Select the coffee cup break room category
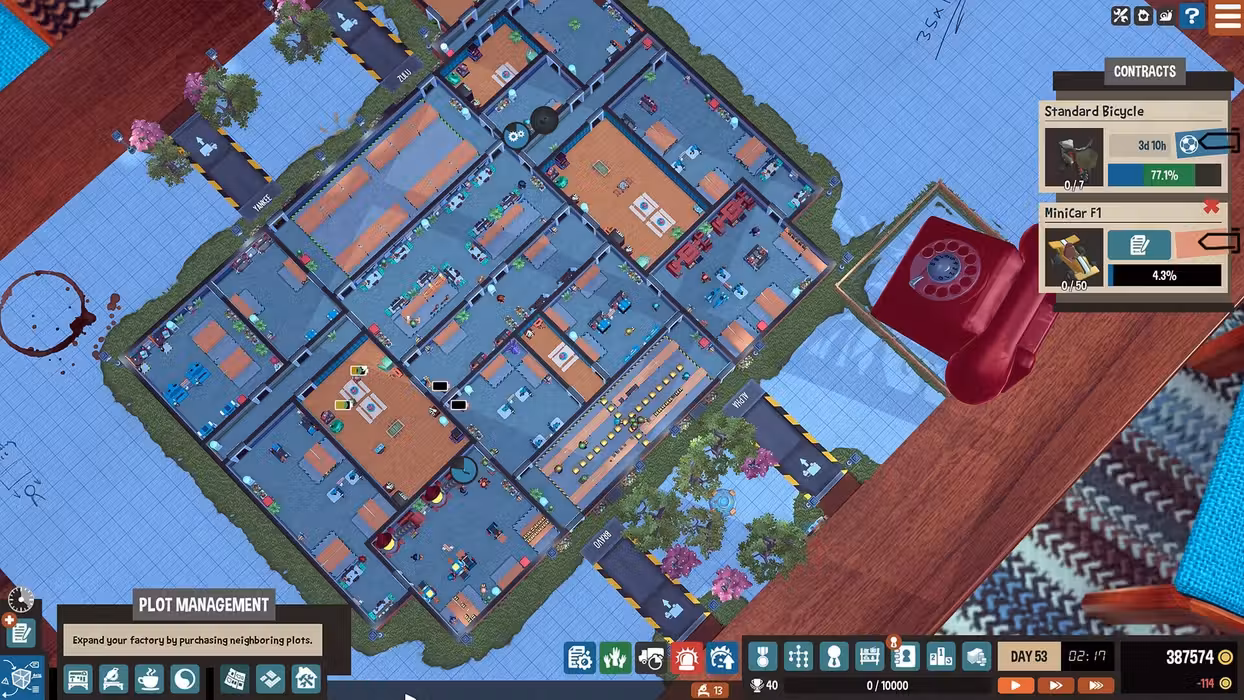 149,679
